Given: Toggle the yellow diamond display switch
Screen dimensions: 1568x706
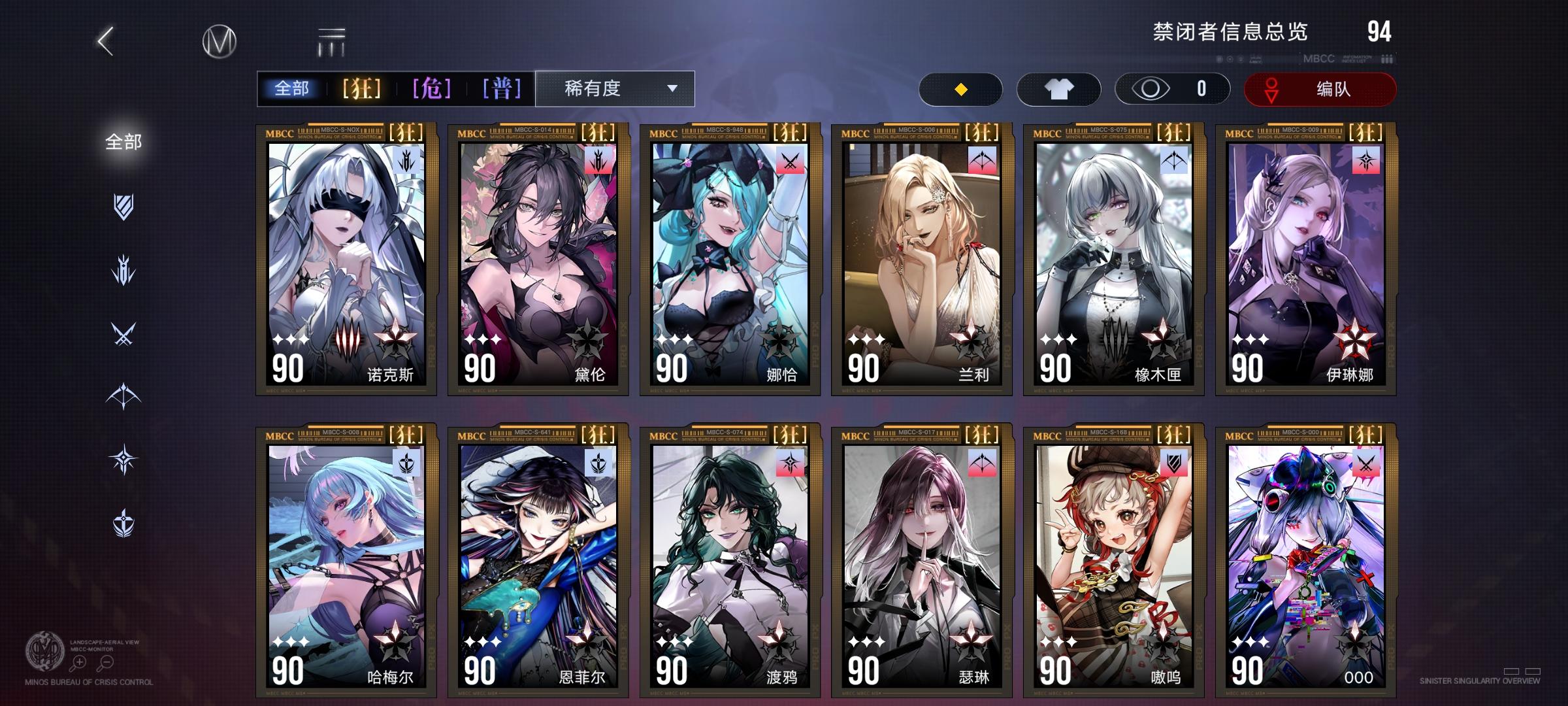Looking at the screenshot, I should 960,89.
